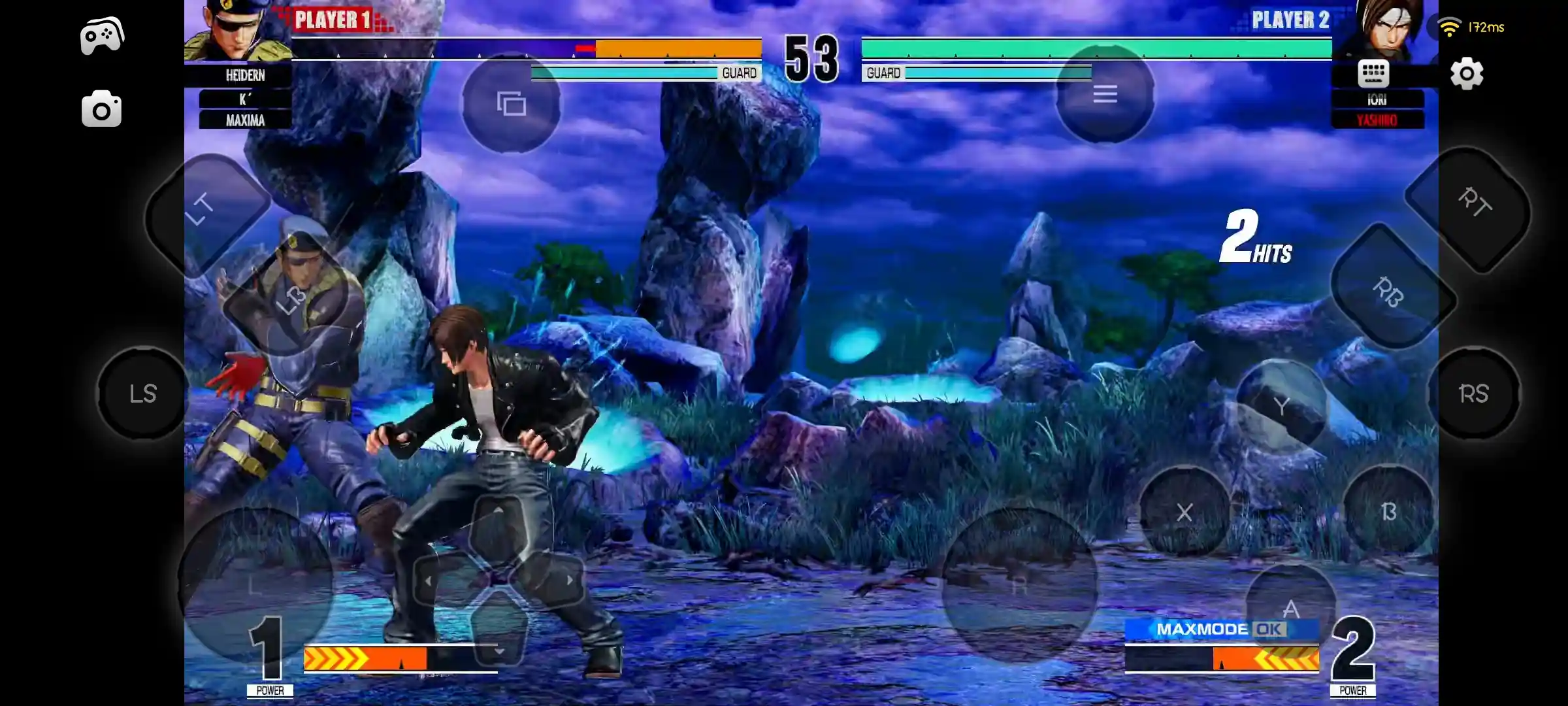The height and width of the screenshot is (706, 1568).
Task: Tap the camera screenshot icon
Action: [101, 108]
